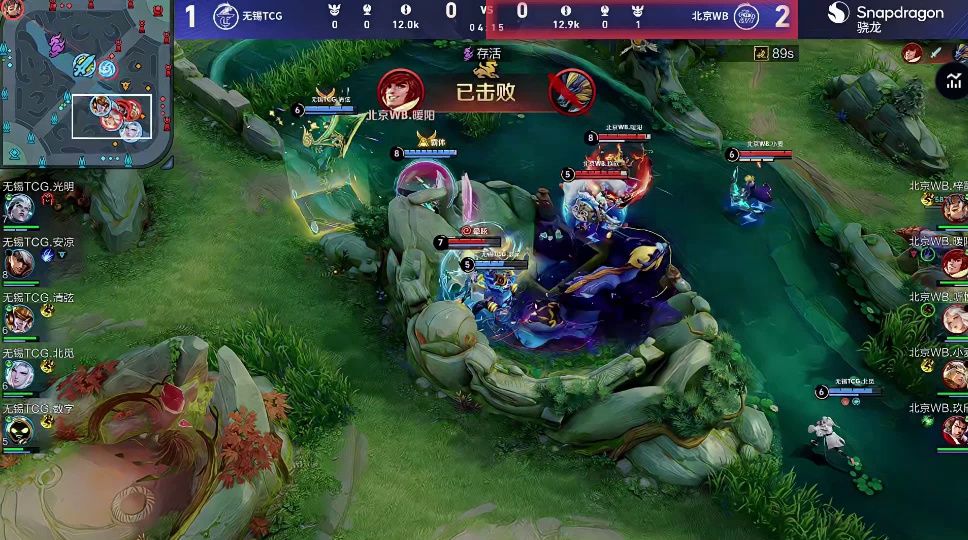
Task: View 无锡TCG.清弦's hero portrait
Action: pyautogui.click(x=19, y=319)
